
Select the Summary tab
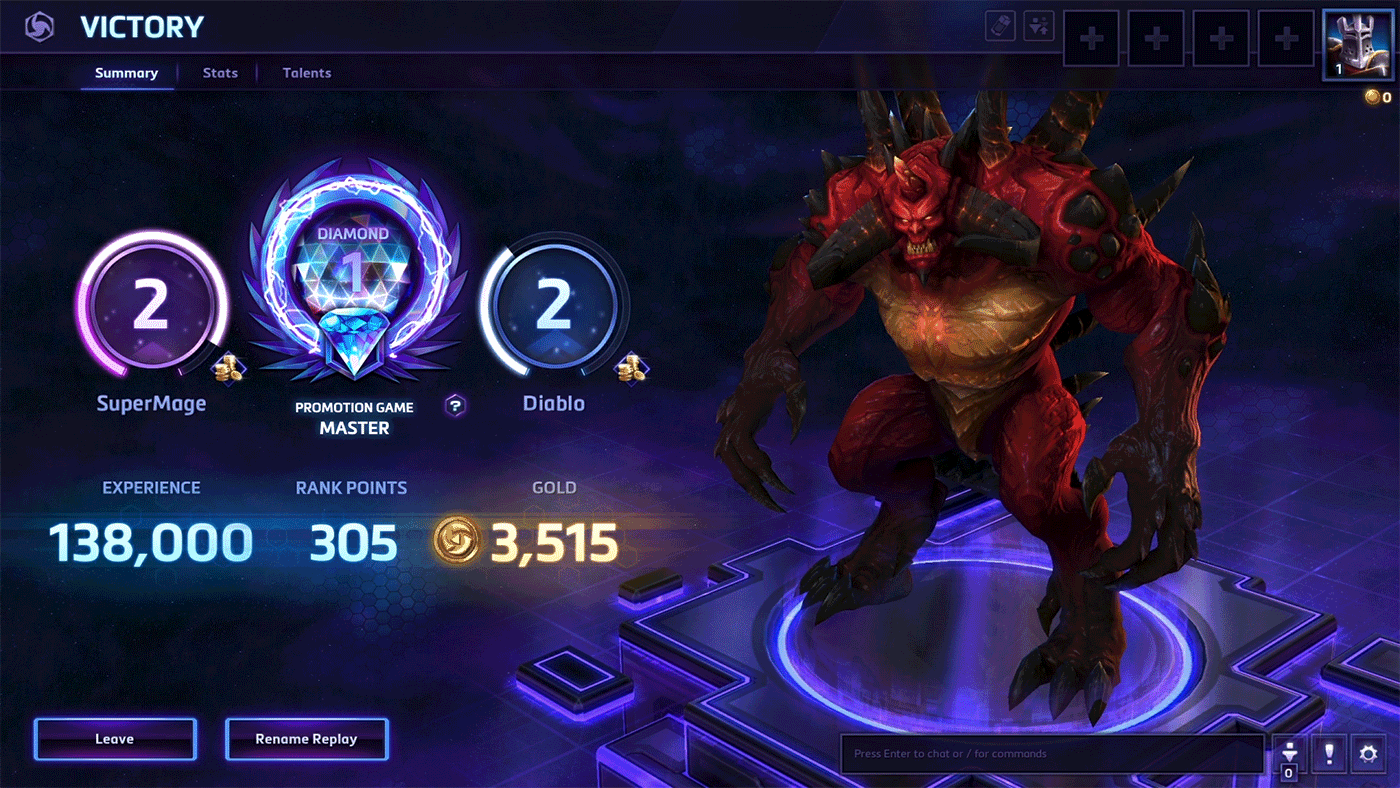click(x=126, y=73)
